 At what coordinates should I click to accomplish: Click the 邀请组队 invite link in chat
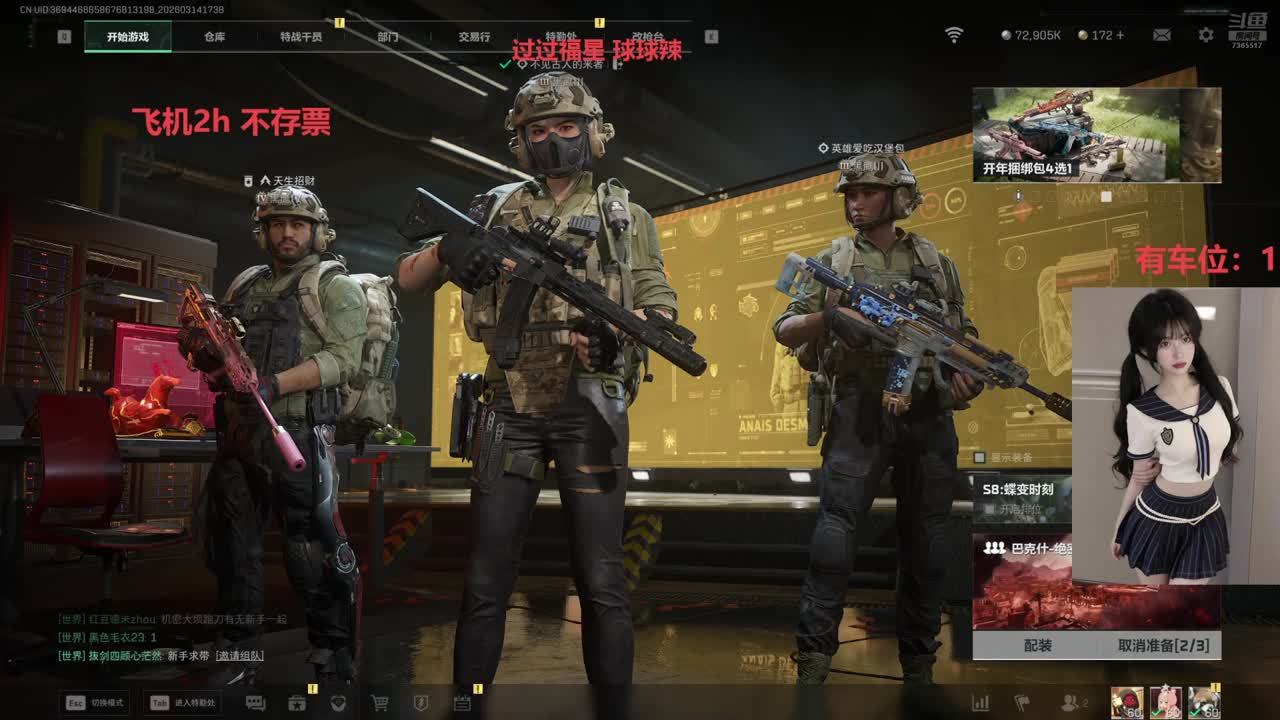[x=242, y=655]
